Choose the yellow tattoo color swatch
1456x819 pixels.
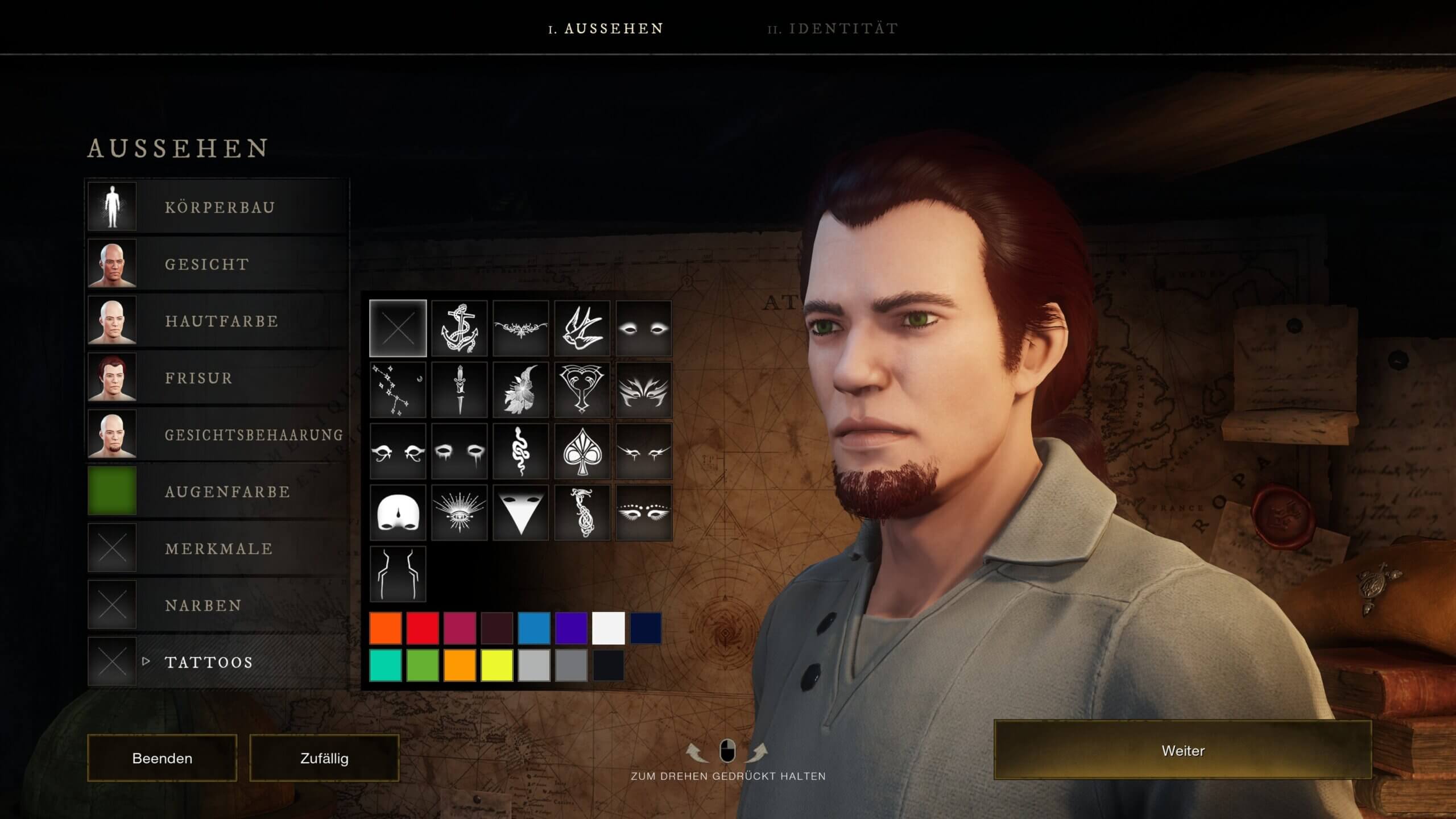497,665
